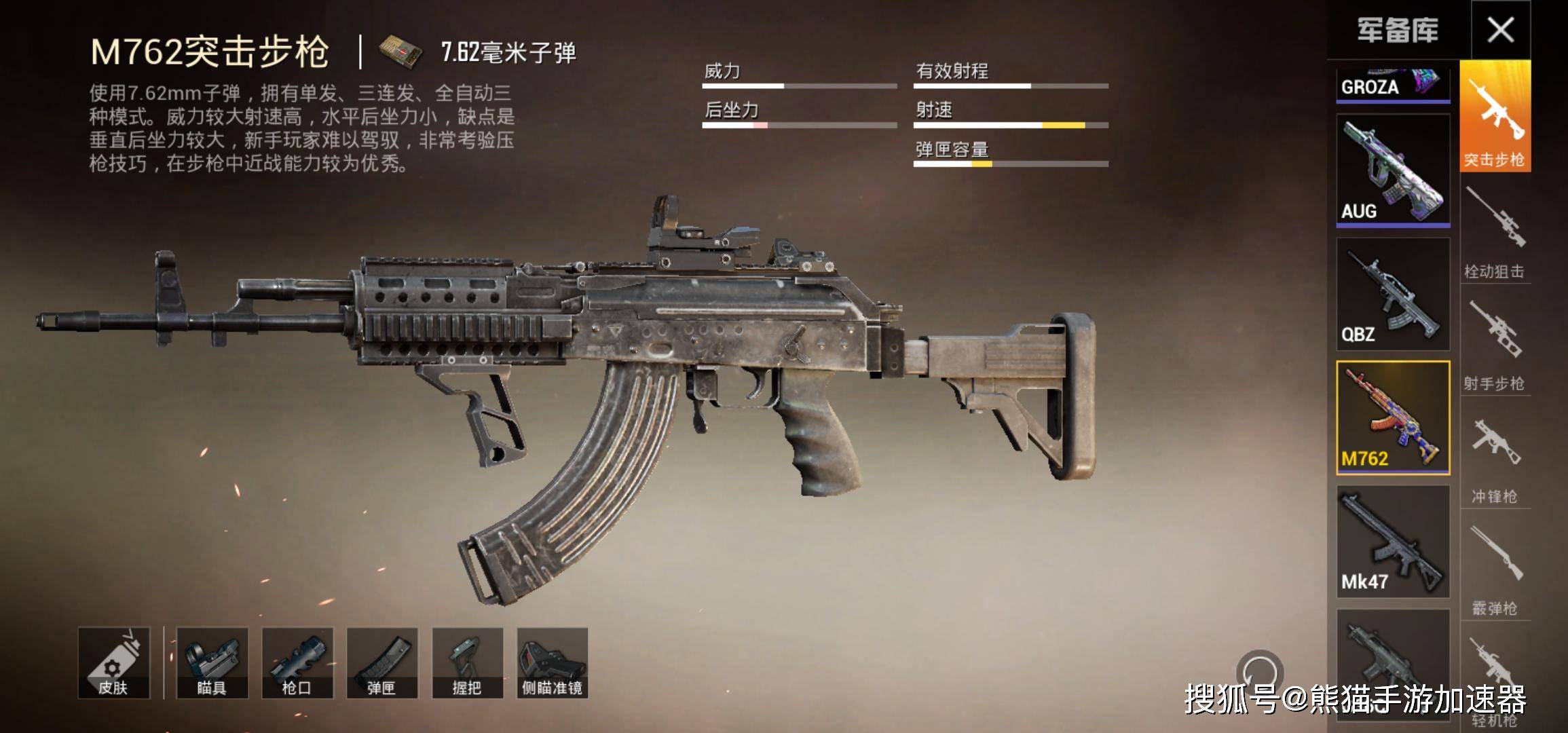Show the 霰弹枪 weapon category

click(x=1495, y=567)
